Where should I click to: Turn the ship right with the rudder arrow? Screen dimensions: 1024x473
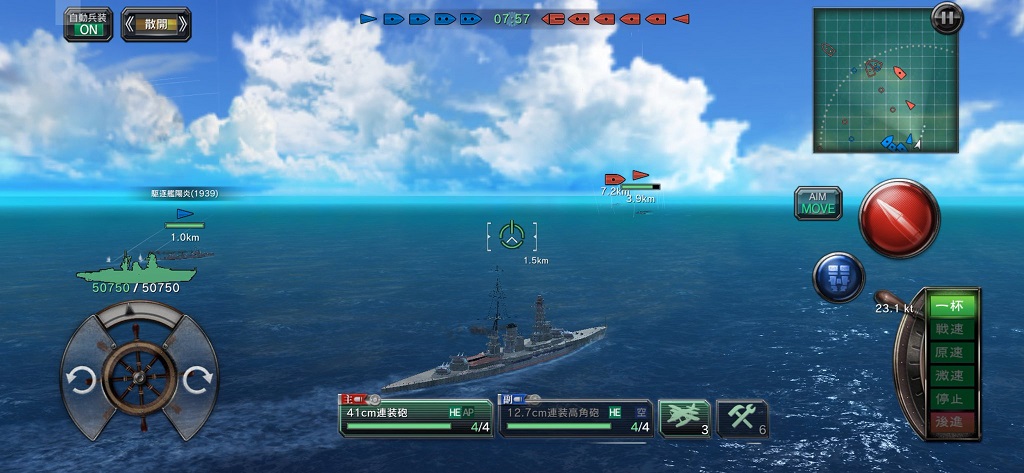tap(198, 378)
